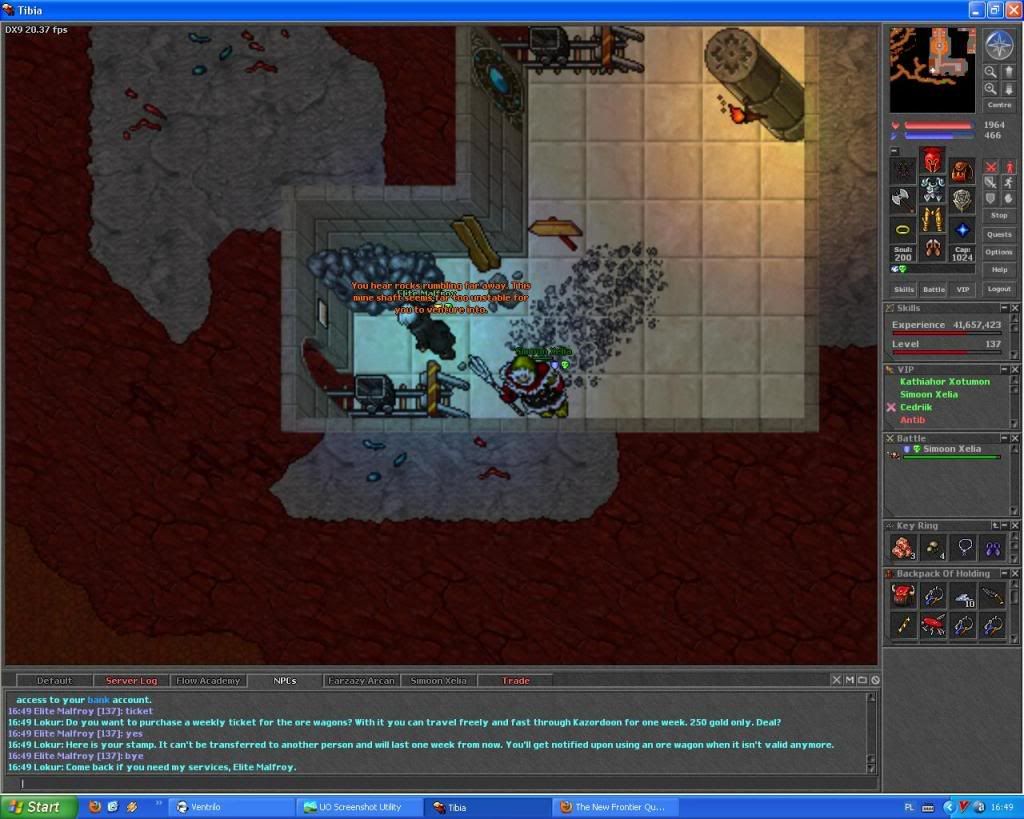Screen dimensions: 1024x819
Task: Click the Help button
Action: 998,270
